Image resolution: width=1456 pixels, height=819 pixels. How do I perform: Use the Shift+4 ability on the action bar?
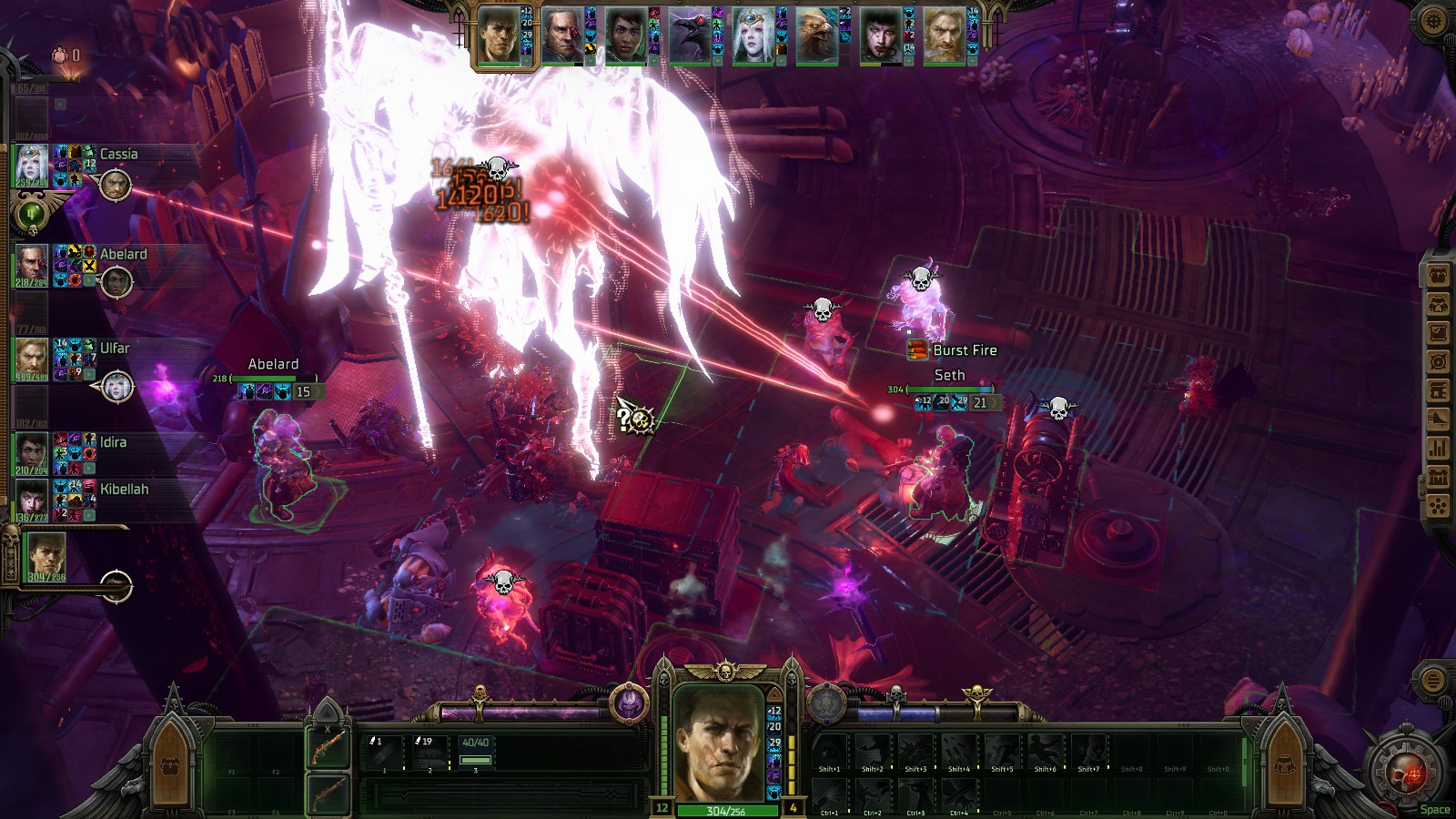[x=959, y=753]
